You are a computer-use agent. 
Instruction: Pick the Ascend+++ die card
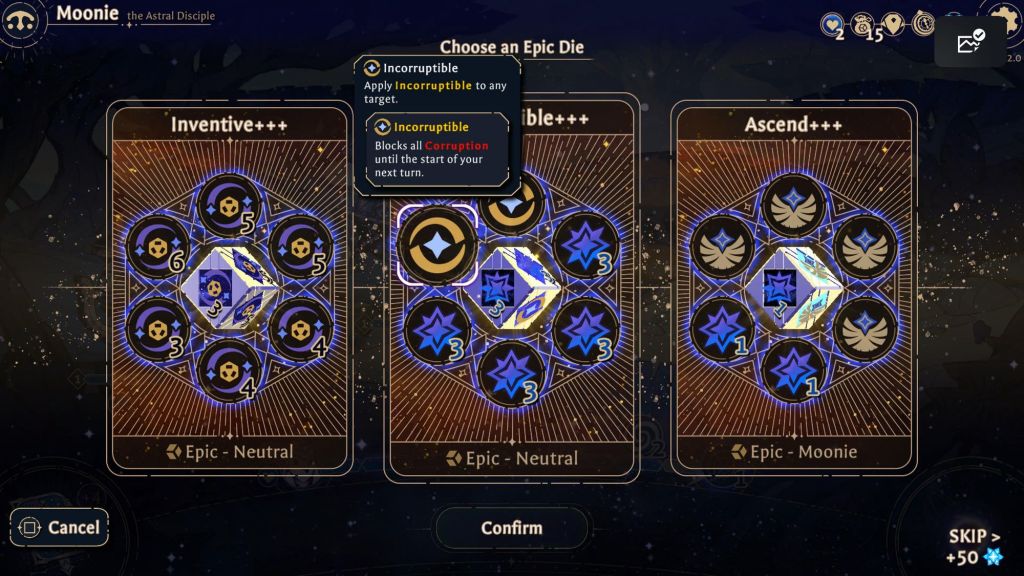(795, 288)
